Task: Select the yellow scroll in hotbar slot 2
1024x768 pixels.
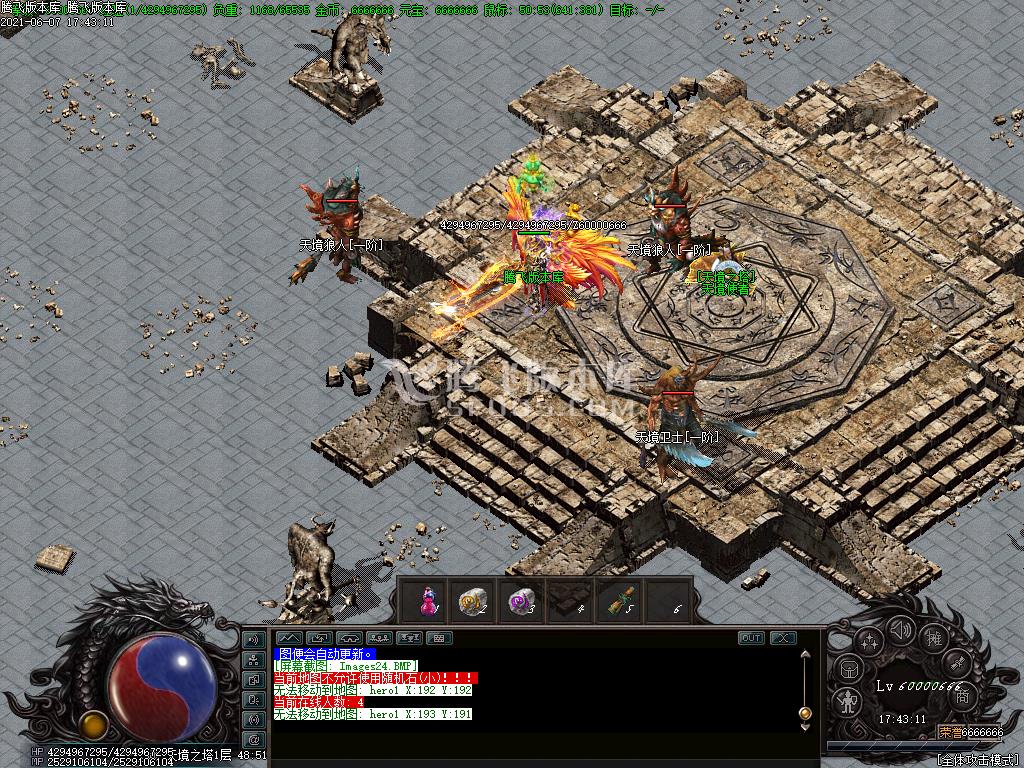Action: (x=471, y=601)
